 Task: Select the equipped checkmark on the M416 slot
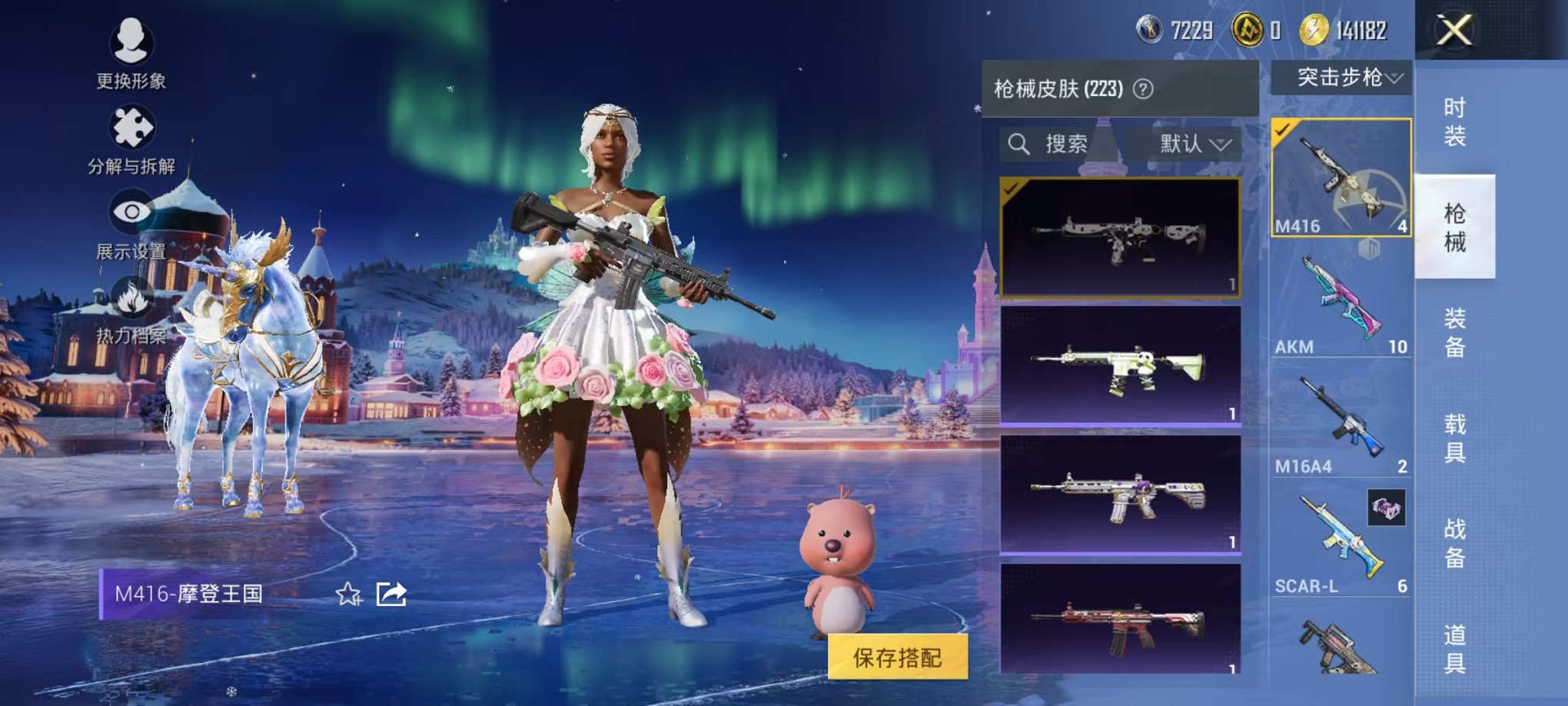click(x=1282, y=128)
